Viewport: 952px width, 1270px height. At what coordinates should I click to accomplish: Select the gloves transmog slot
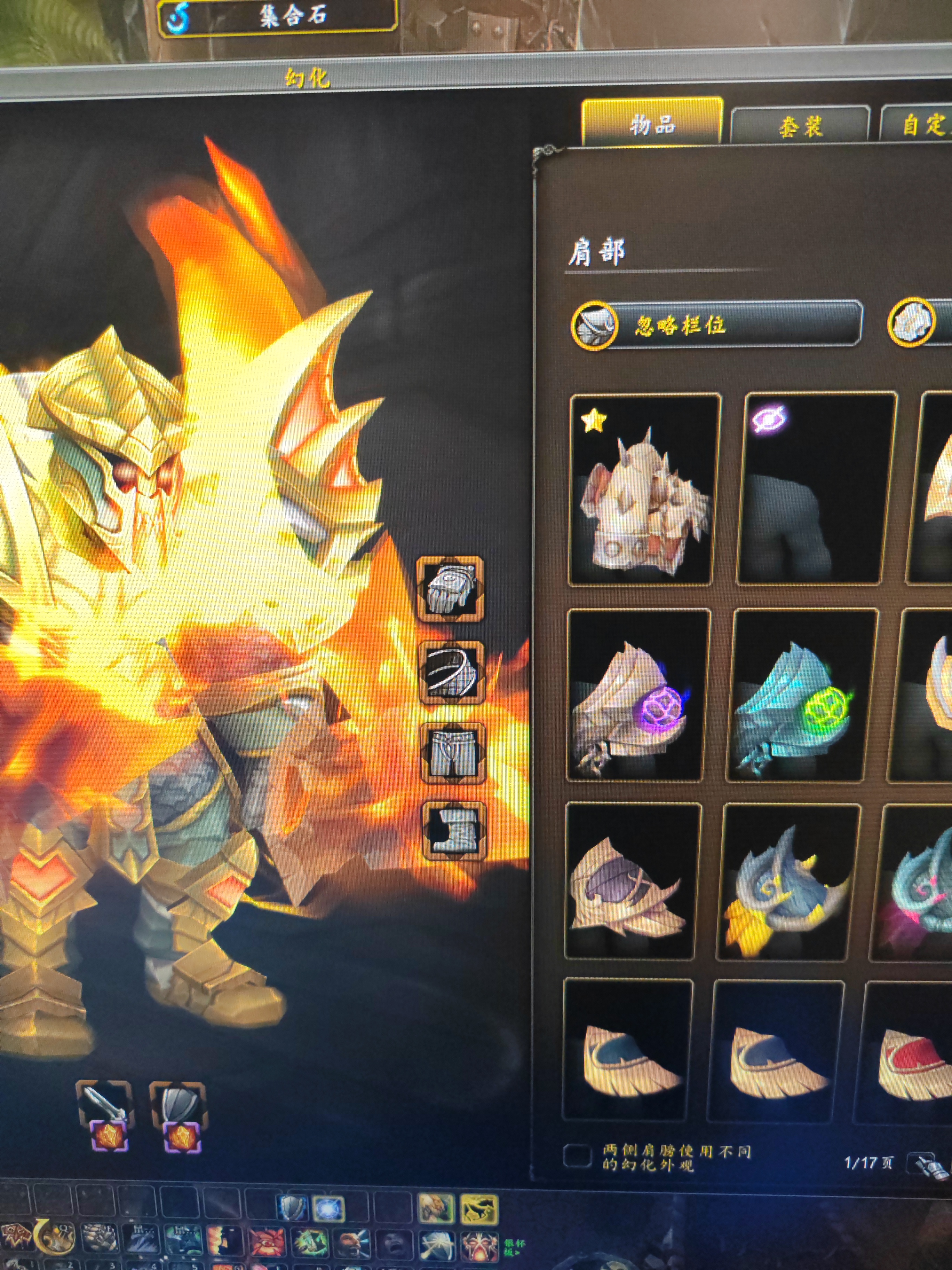point(451,589)
